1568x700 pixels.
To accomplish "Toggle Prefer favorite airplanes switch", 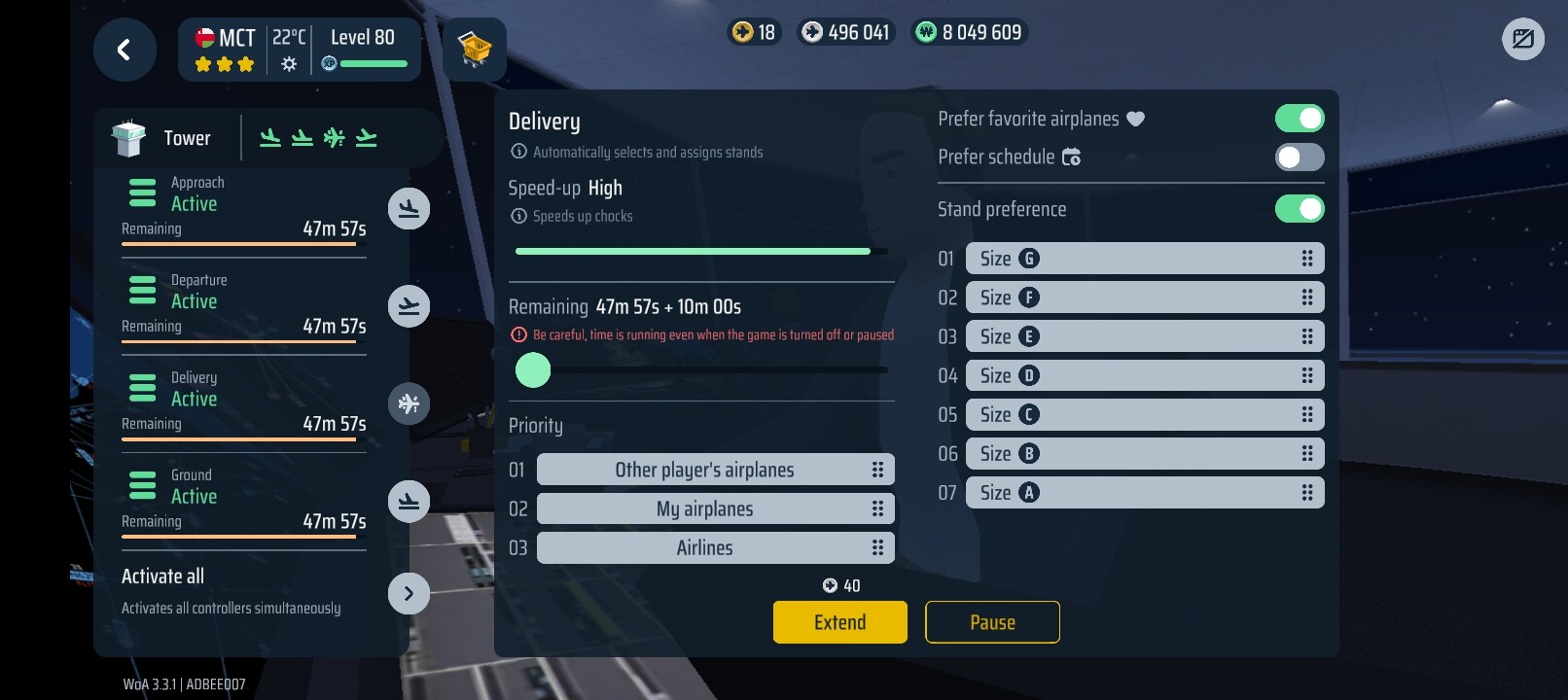I will [x=1299, y=119].
